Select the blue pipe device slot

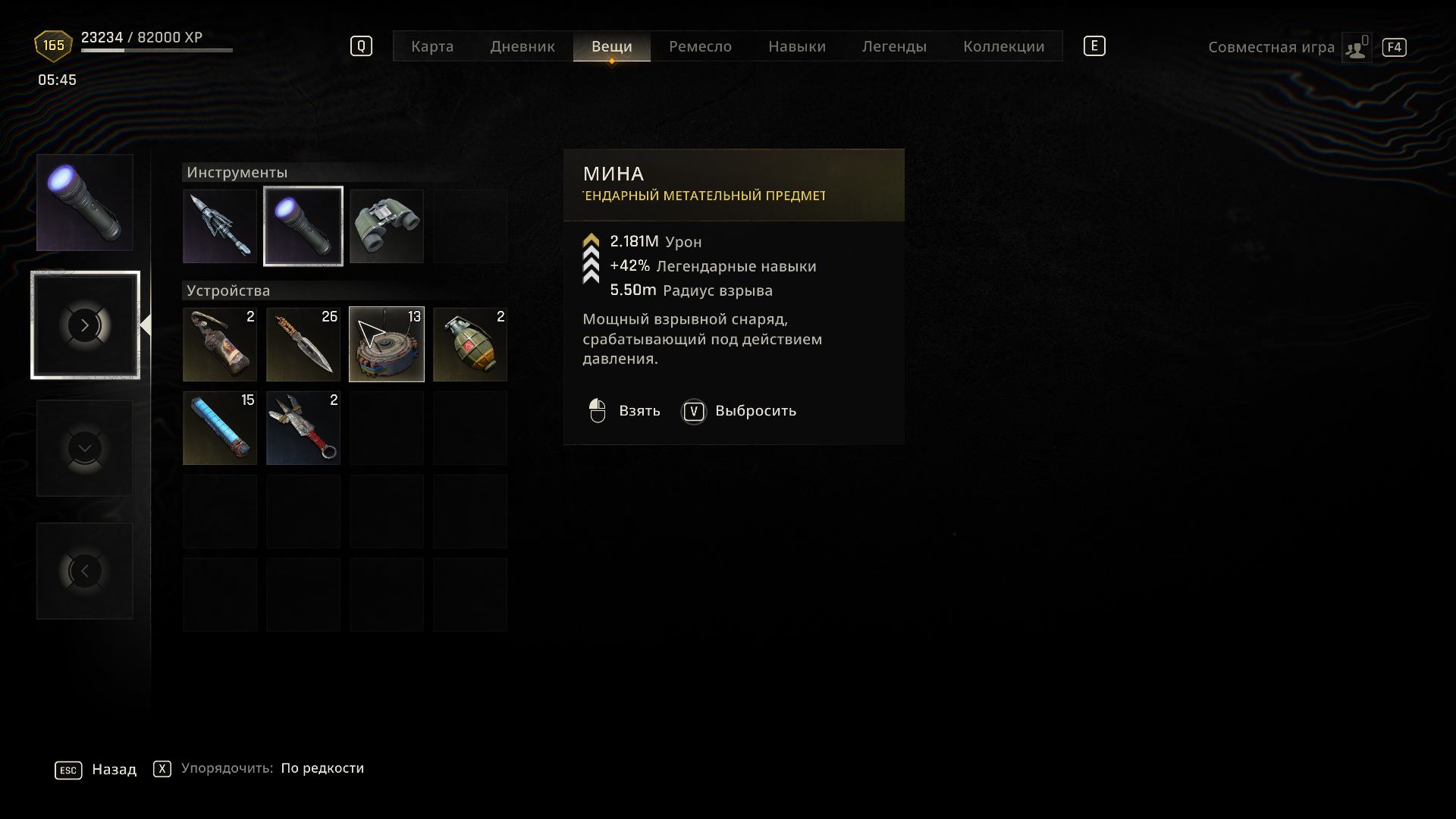(220, 428)
